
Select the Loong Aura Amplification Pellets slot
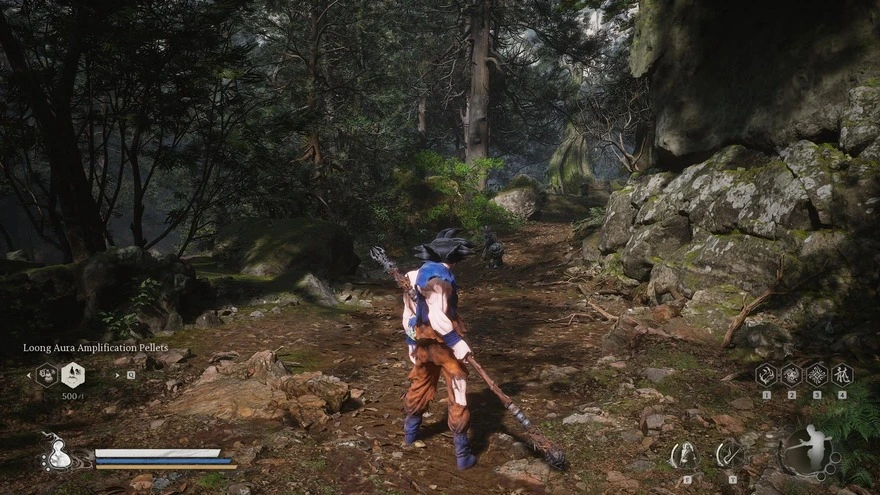click(72, 375)
